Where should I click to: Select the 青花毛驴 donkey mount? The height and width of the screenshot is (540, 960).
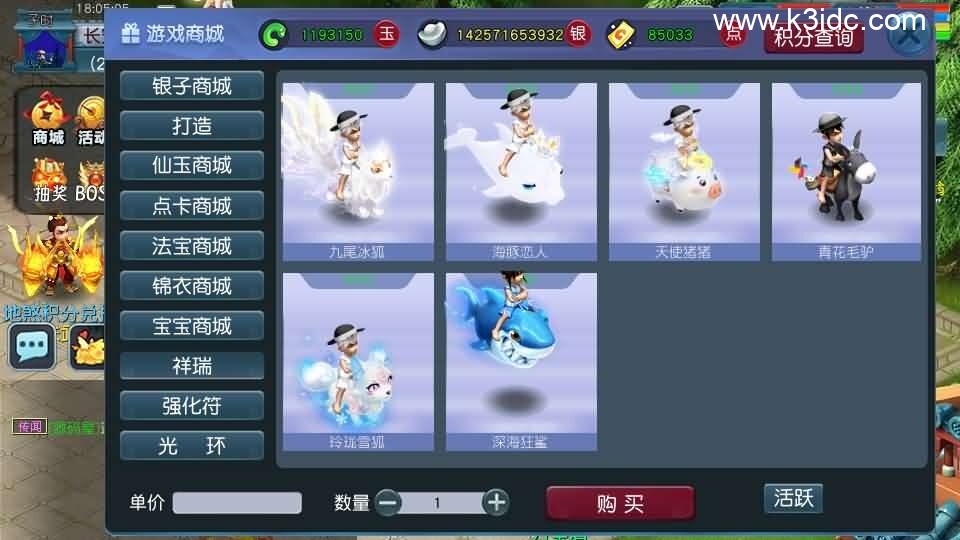point(846,172)
